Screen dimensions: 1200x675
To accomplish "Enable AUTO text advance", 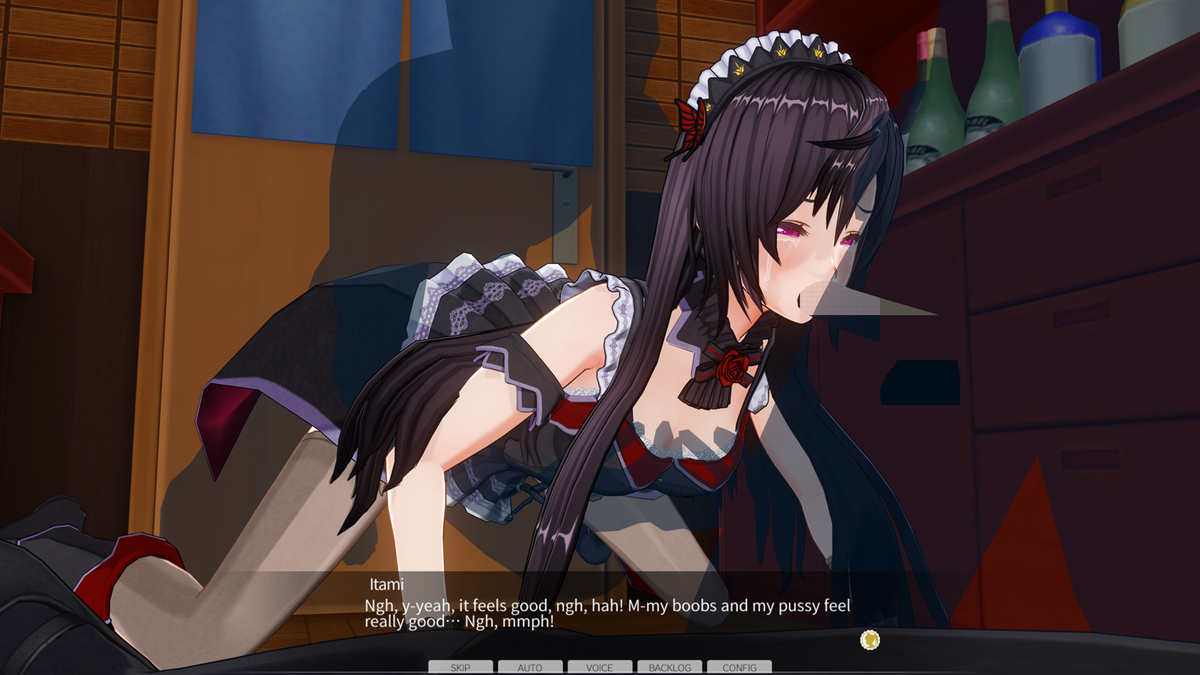I will coord(530,667).
